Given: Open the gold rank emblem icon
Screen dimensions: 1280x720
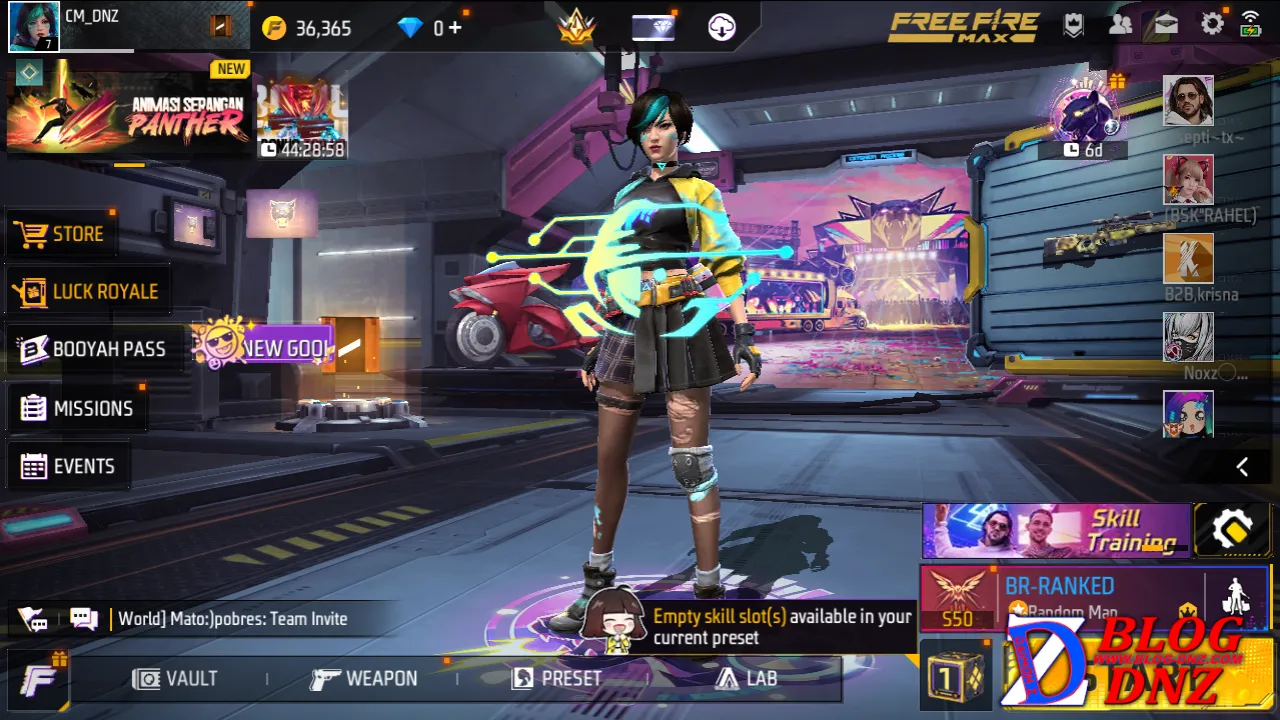Looking at the screenshot, I should pos(576,27).
